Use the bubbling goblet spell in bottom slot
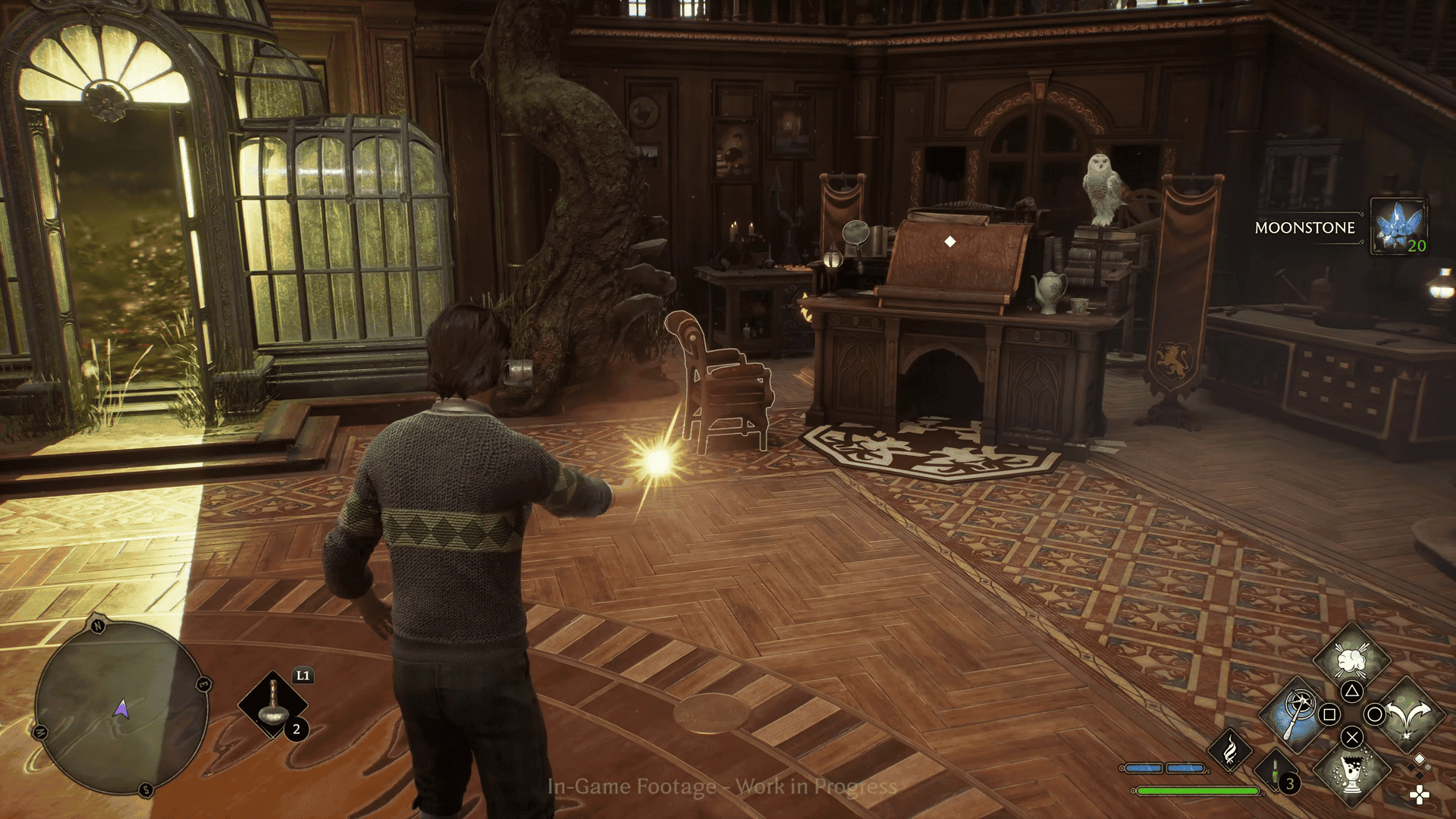Viewport: 1456px width, 819px height. coord(1351,772)
